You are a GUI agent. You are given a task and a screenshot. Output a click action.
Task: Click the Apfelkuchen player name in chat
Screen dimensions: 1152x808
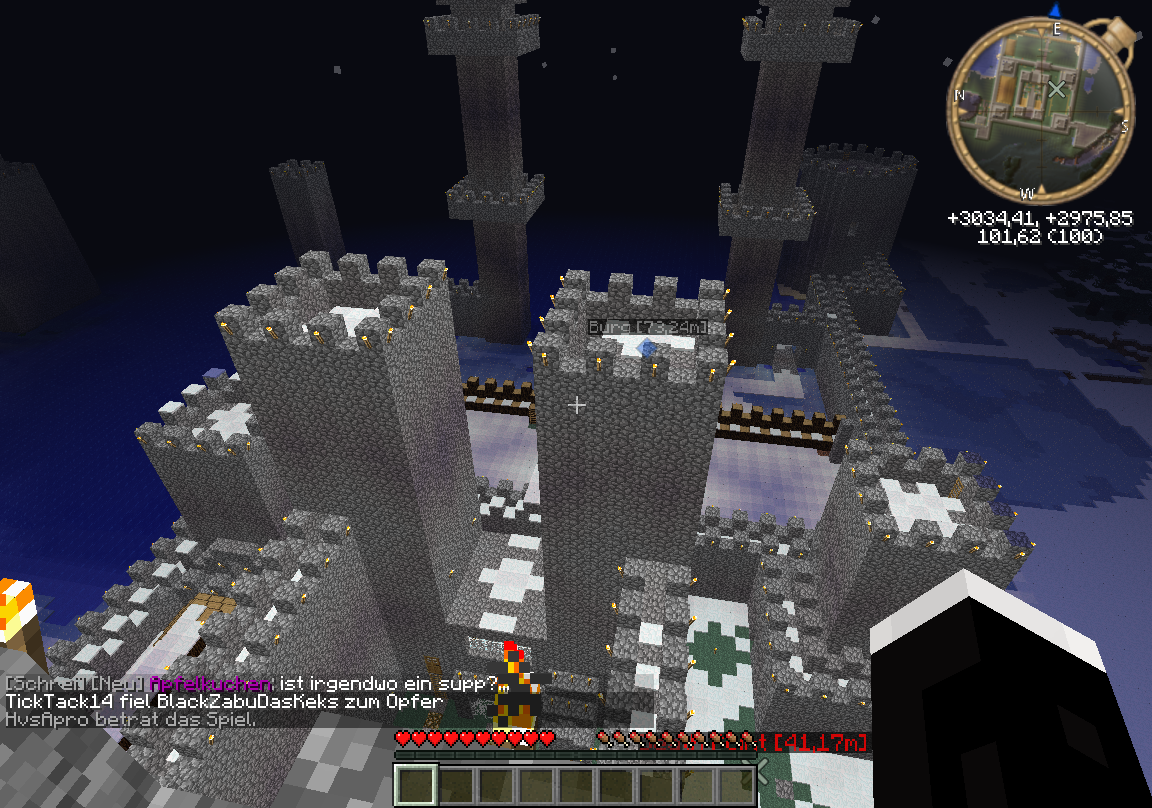point(209,684)
